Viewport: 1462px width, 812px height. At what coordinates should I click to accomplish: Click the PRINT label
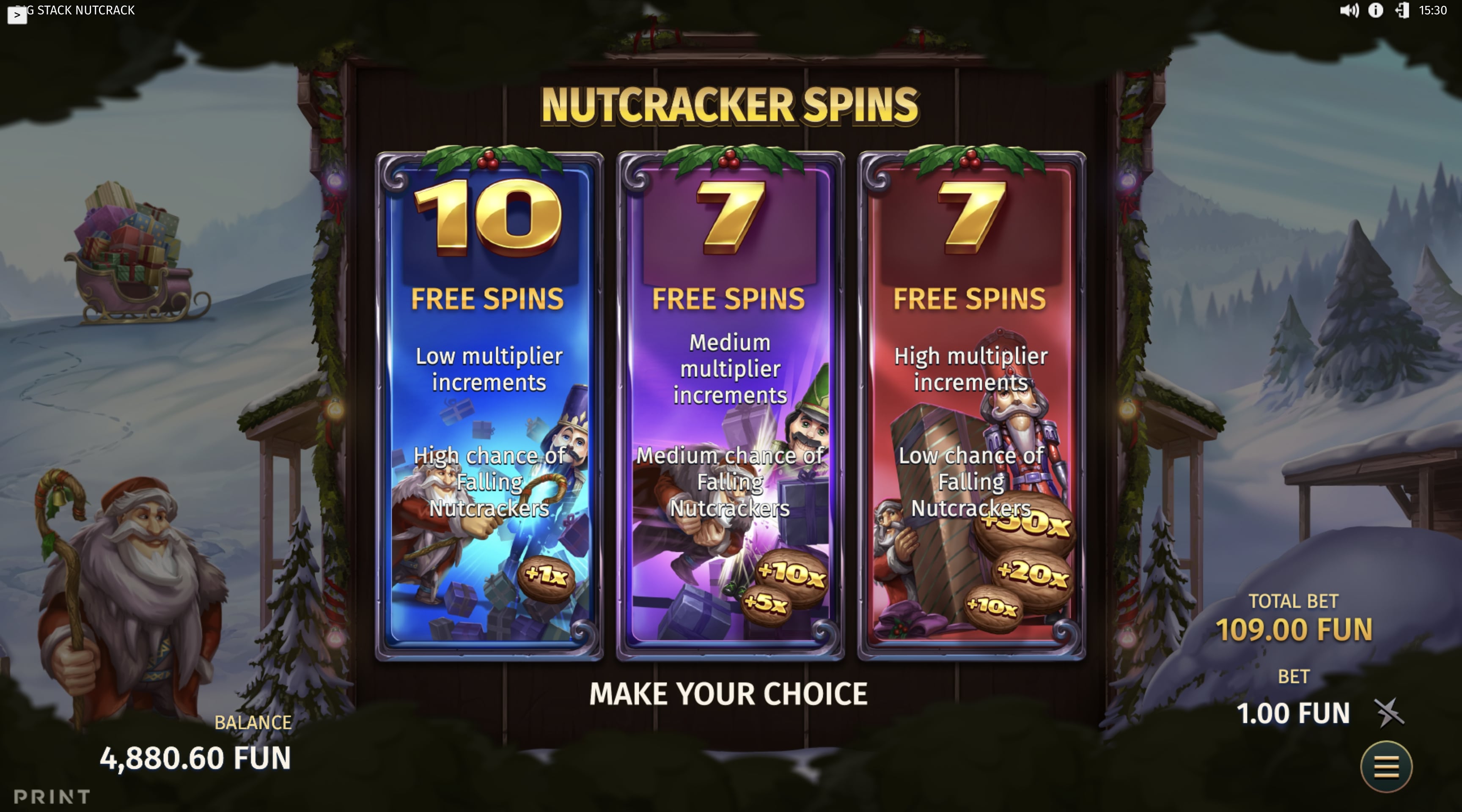[x=51, y=797]
